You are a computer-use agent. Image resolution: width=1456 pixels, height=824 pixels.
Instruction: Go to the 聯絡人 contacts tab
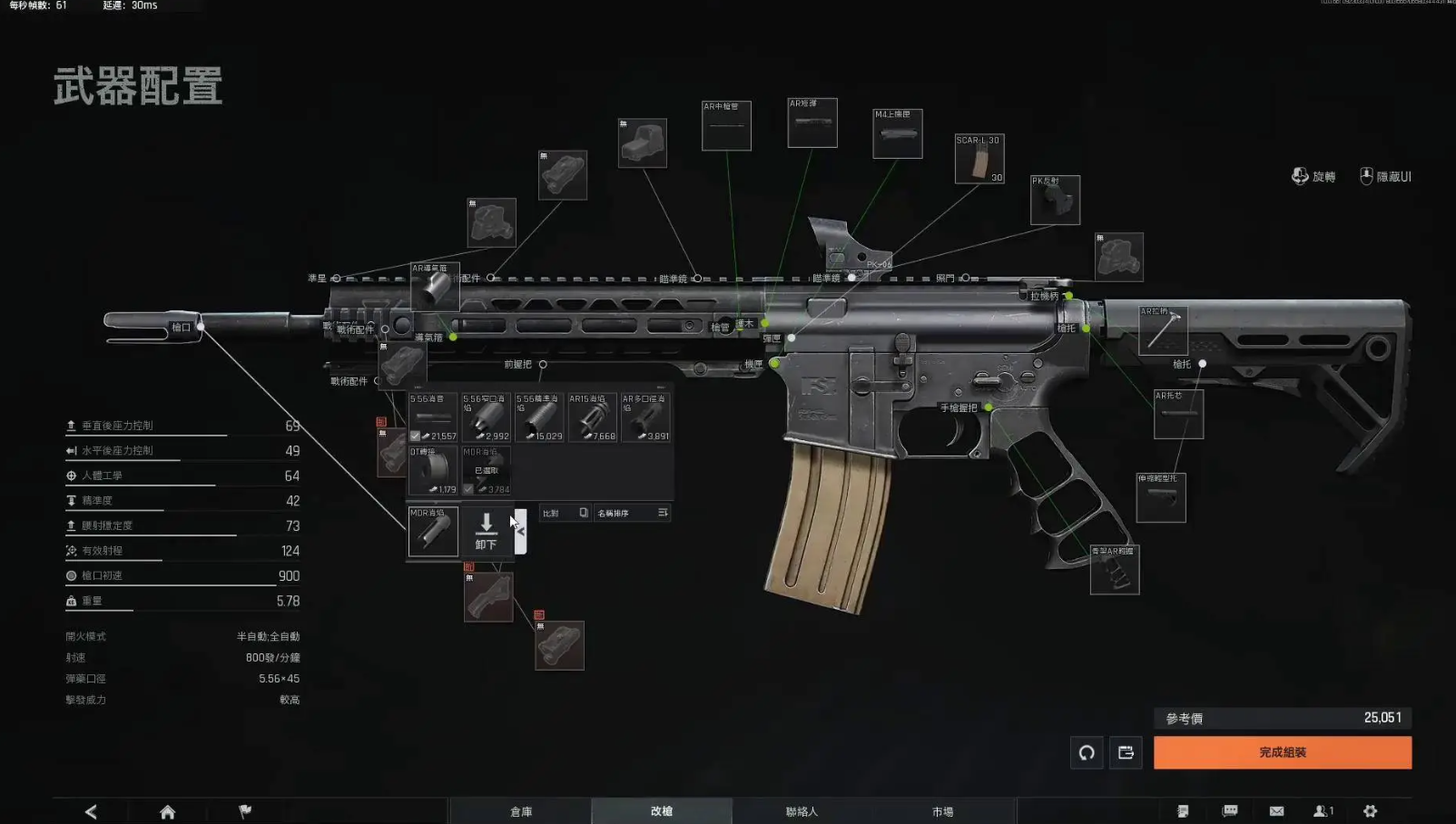tap(802, 811)
